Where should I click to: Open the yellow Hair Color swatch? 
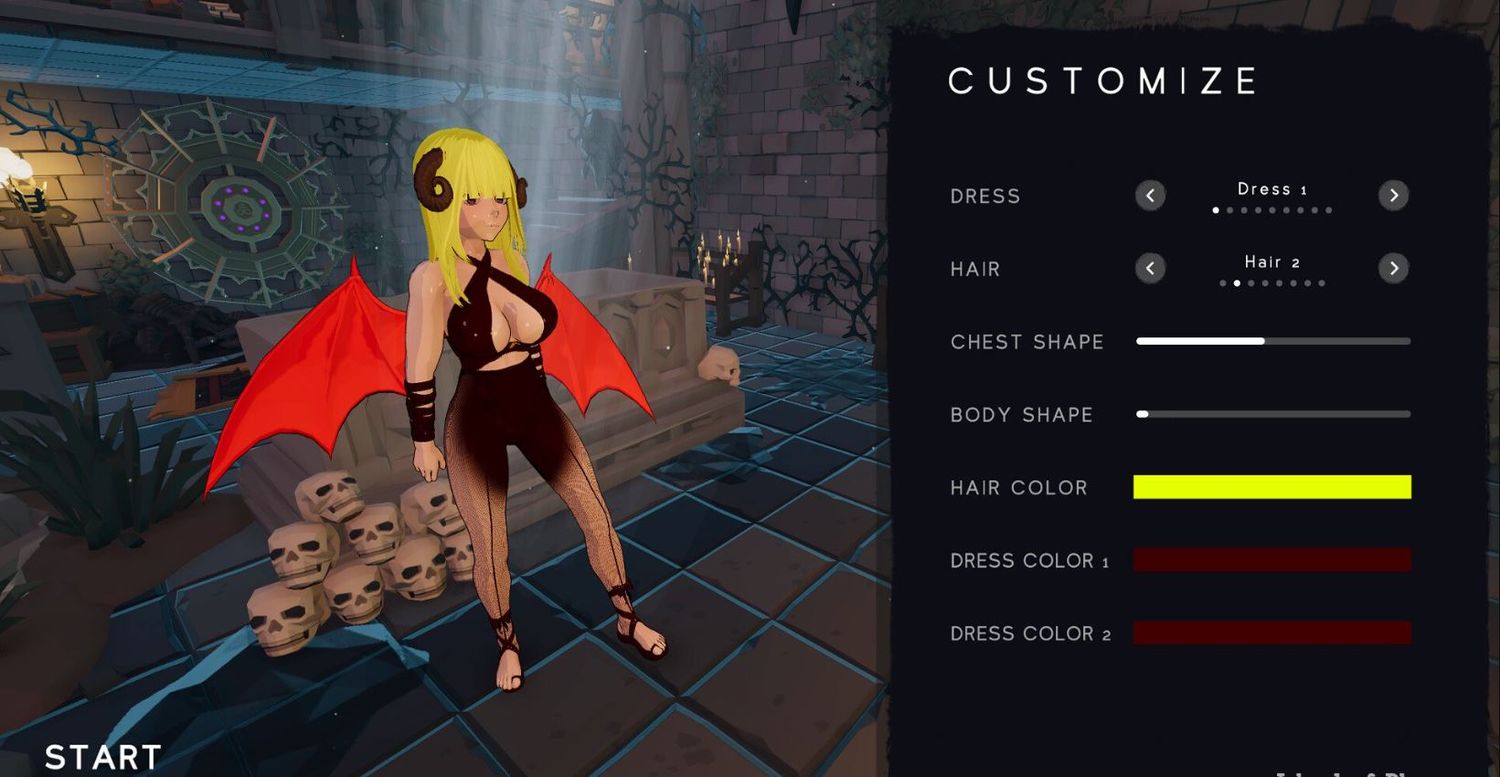click(1272, 487)
